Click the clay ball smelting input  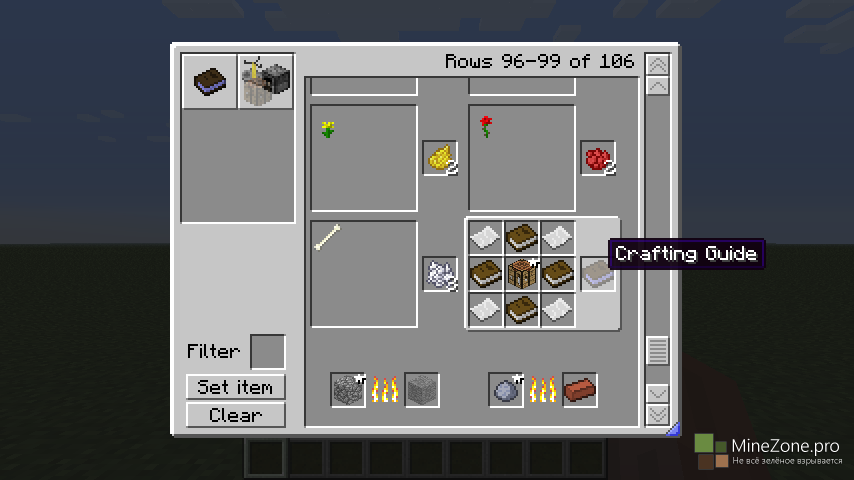coord(506,389)
